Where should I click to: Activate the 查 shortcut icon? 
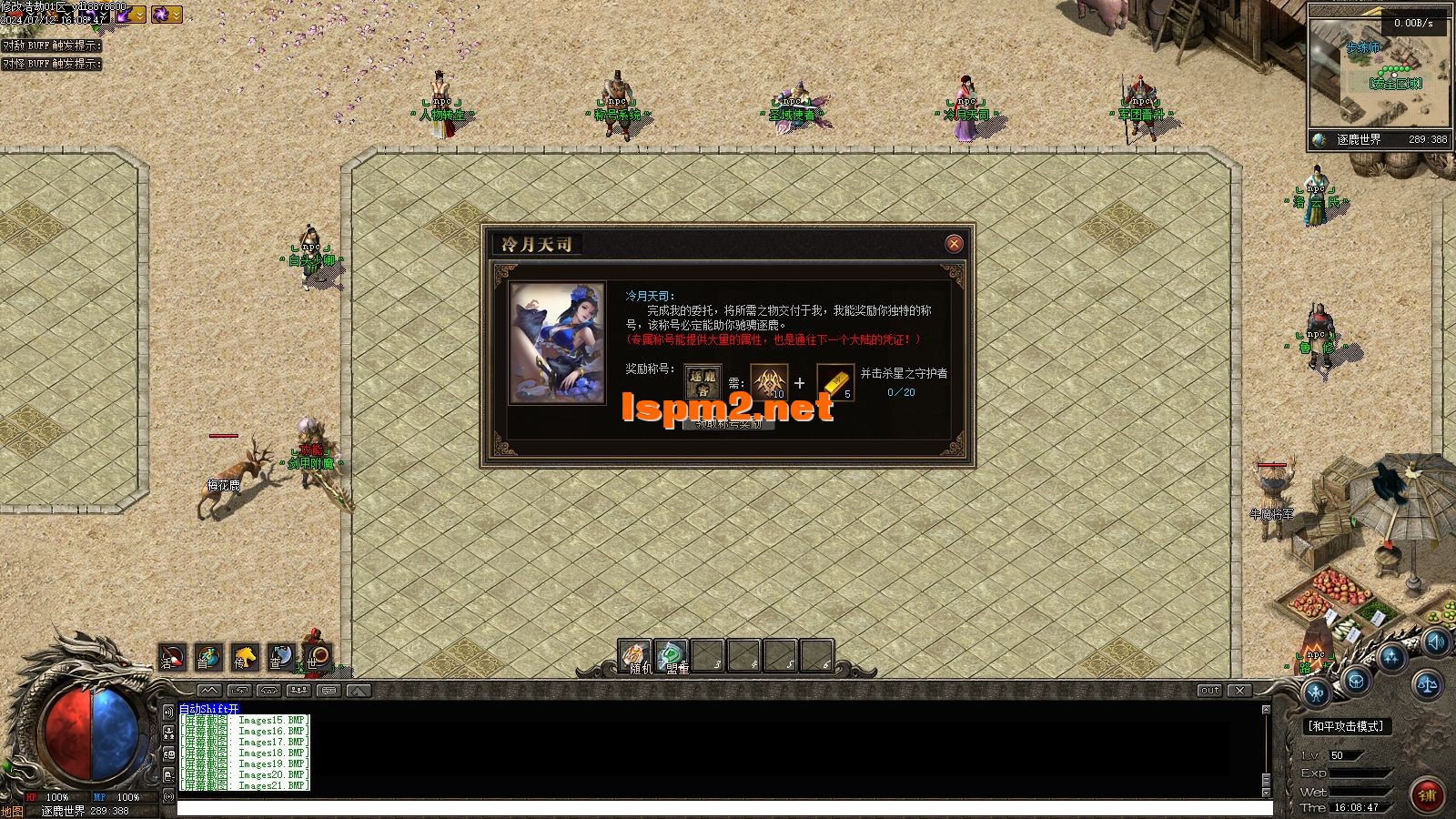[280, 657]
